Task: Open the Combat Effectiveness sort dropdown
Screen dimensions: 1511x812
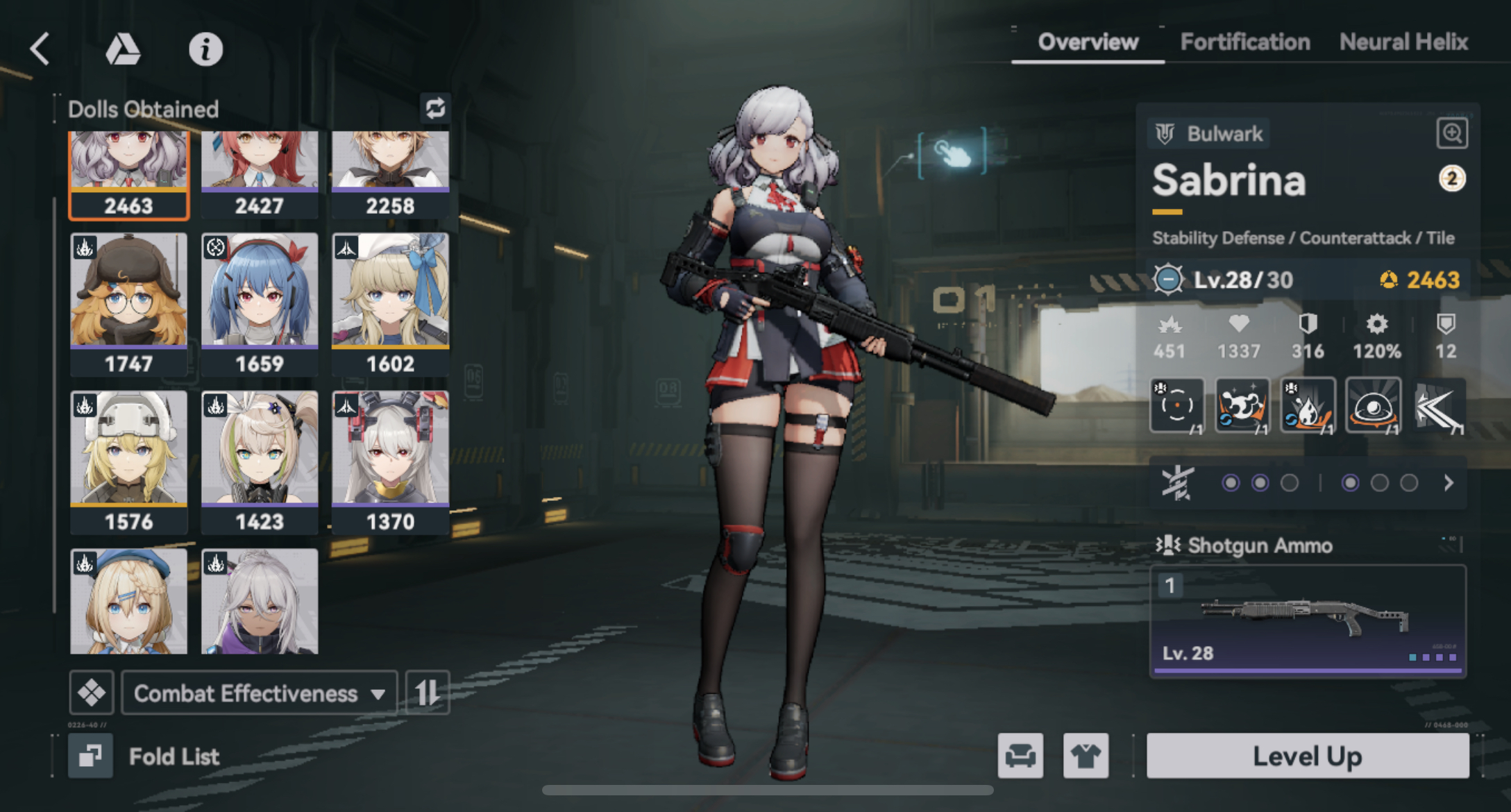Action: pos(259,693)
